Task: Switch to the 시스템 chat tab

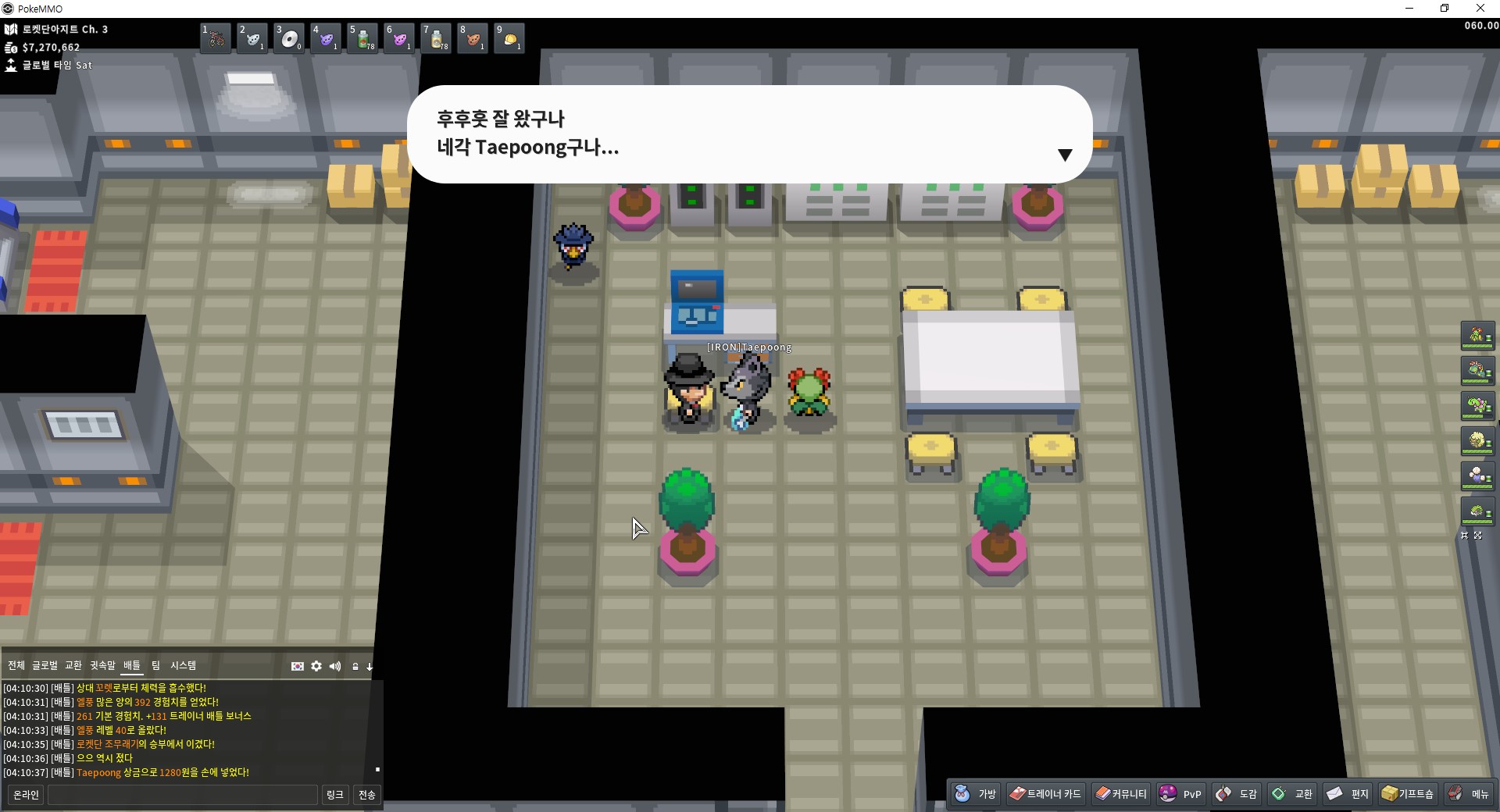Action: click(x=184, y=665)
